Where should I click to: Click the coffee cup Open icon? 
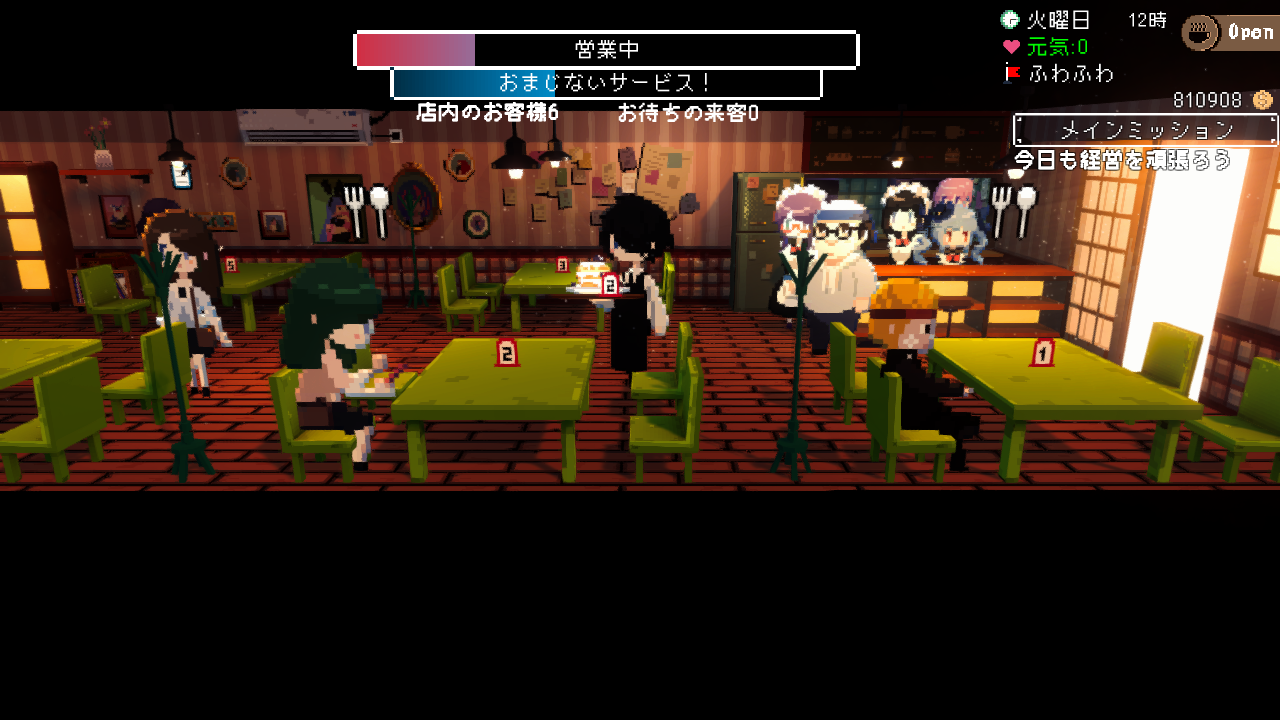[1200, 33]
